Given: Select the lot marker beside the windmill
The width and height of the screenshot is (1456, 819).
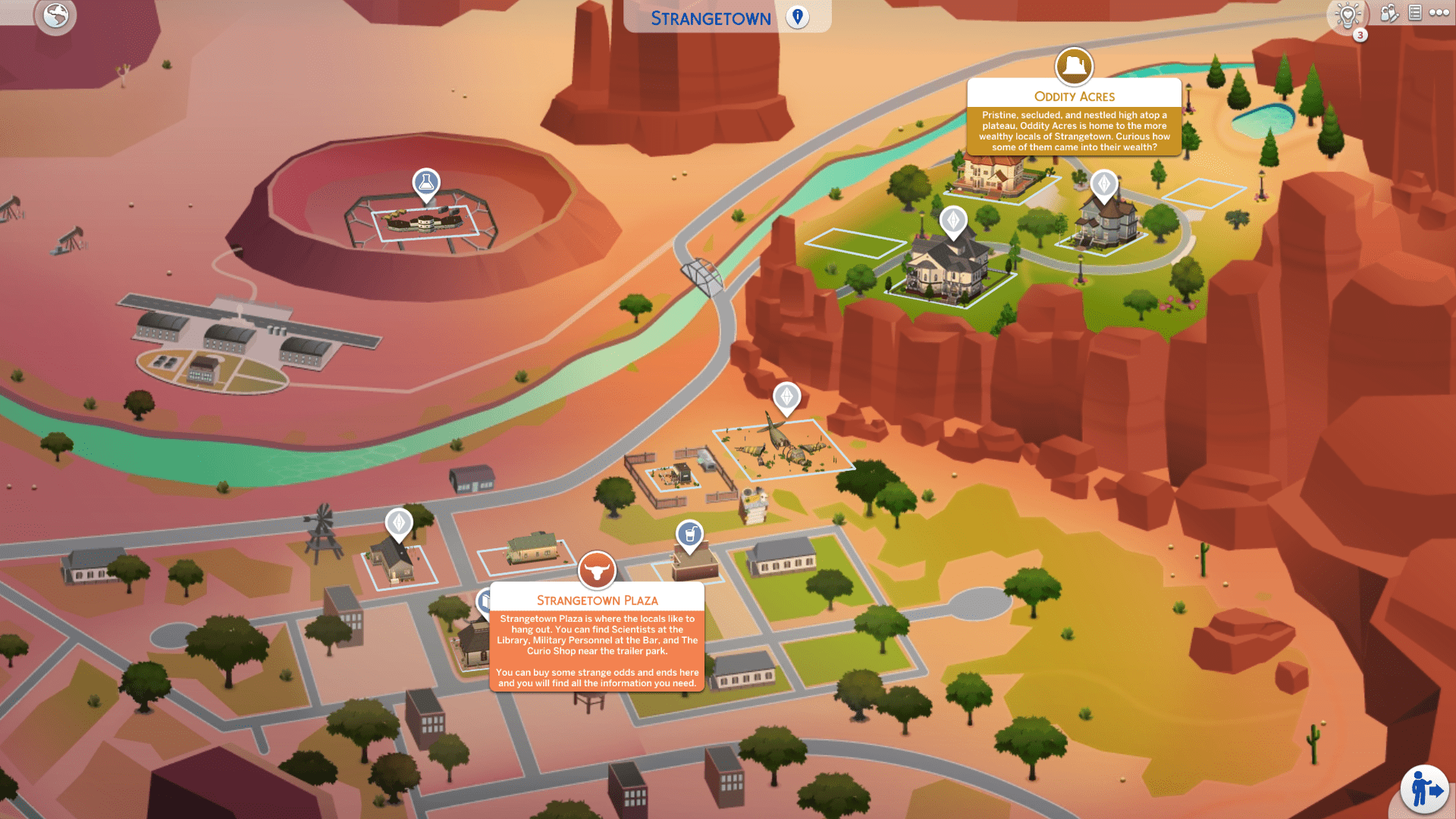Looking at the screenshot, I should coord(399,522).
